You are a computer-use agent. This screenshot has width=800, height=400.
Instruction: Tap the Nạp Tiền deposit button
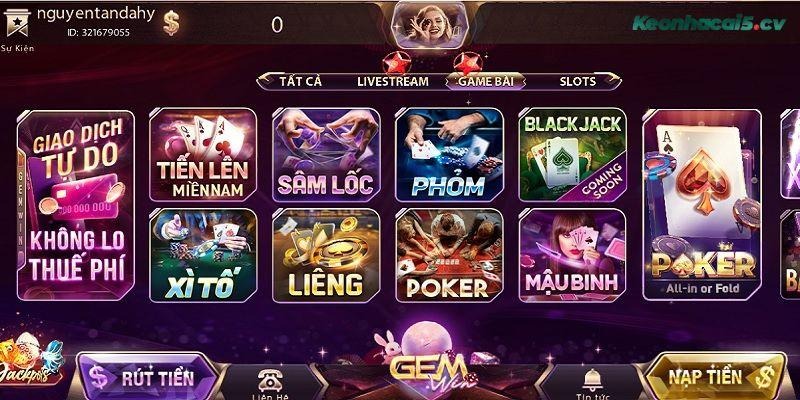click(x=711, y=376)
